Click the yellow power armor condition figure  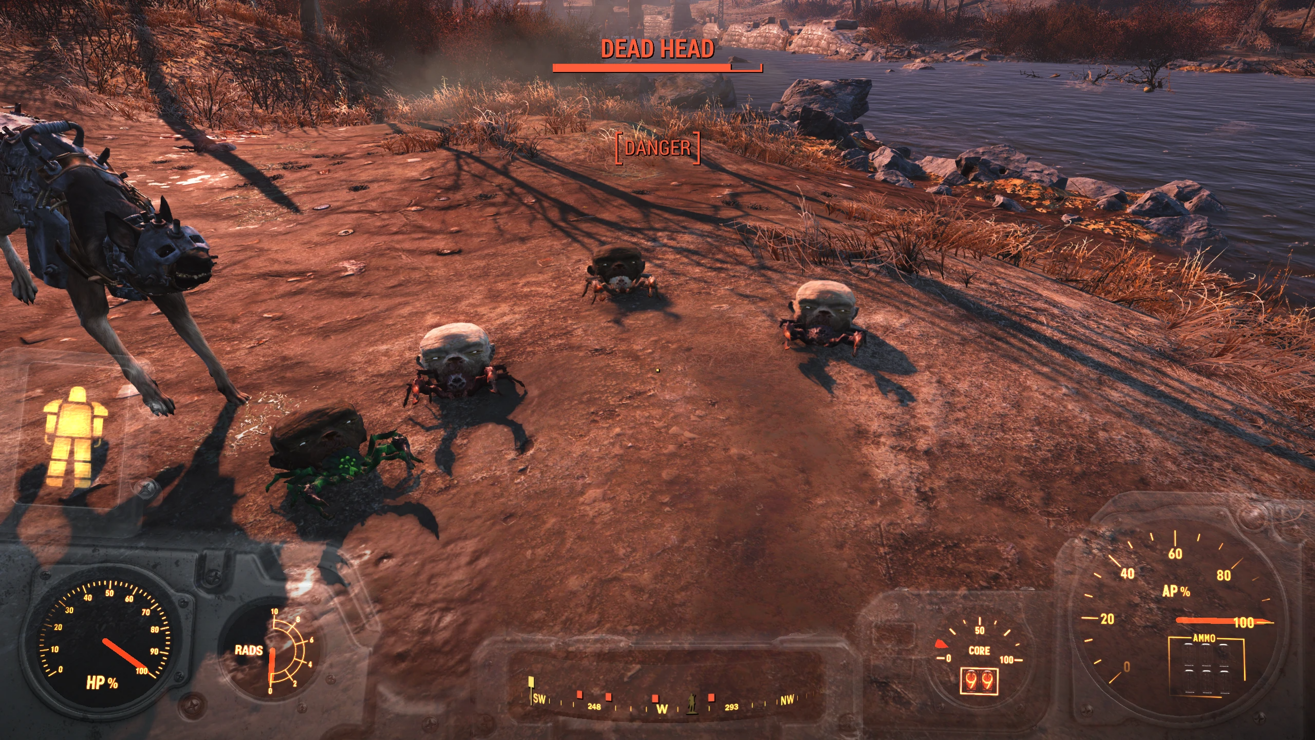click(x=74, y=437)
